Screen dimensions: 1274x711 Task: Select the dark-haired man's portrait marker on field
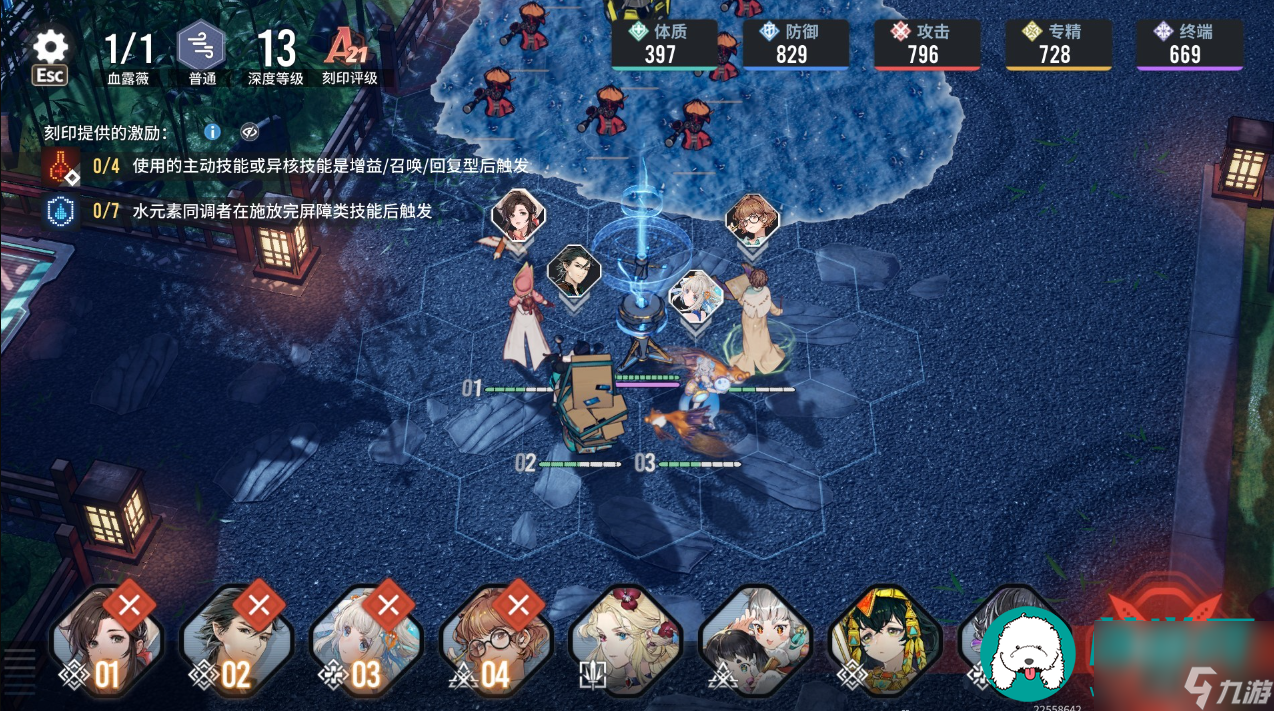pyautogui.click(x=574, y=271)
